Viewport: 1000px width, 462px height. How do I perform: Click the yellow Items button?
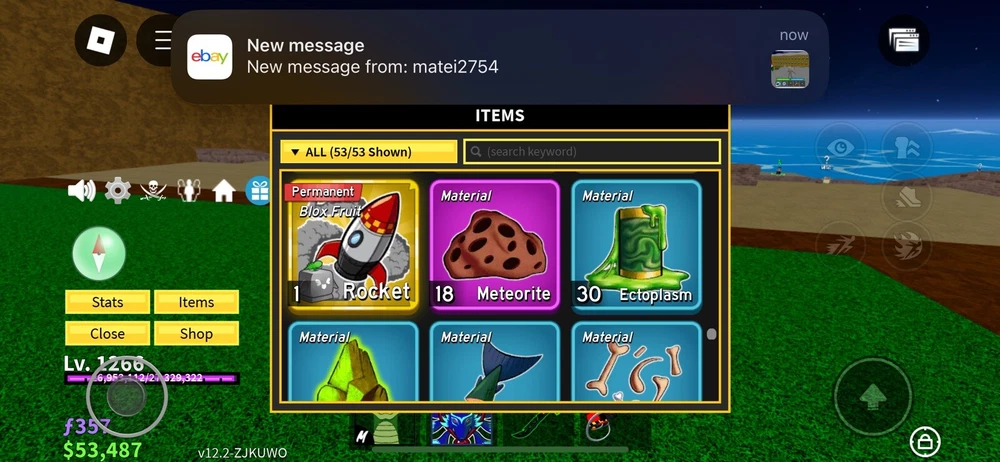click(196, 302)
